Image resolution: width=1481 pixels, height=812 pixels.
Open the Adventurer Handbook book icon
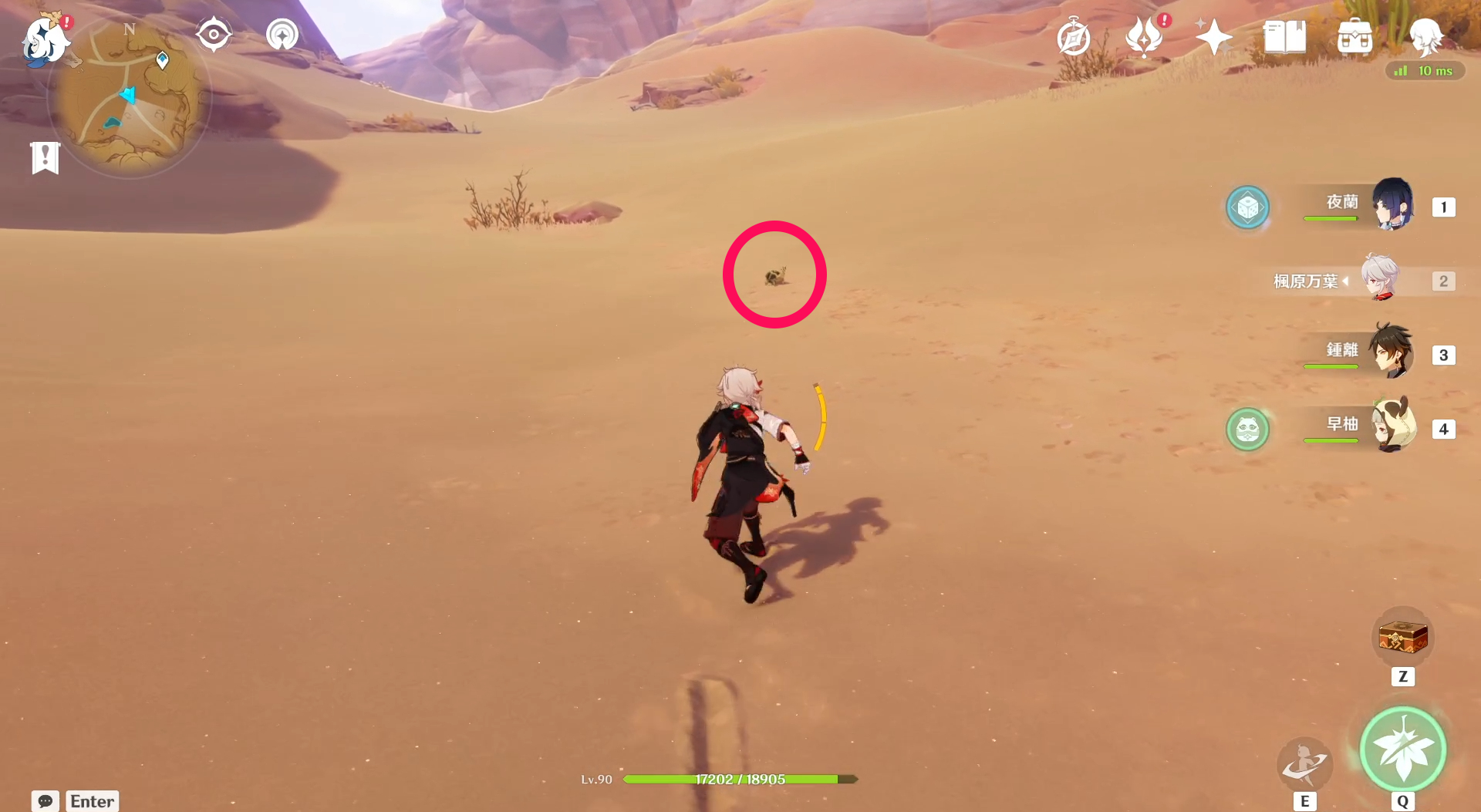coord(1283,35)
